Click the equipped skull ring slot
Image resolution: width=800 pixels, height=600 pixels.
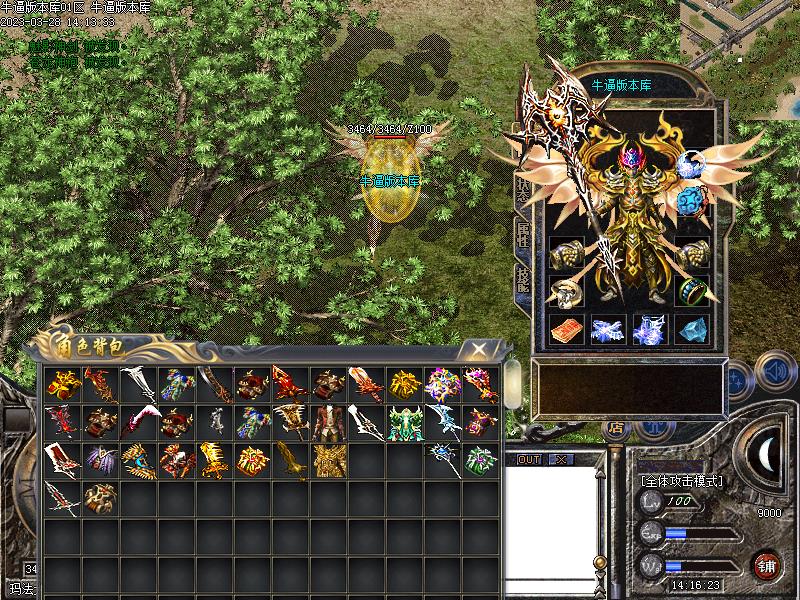[565, 293]
